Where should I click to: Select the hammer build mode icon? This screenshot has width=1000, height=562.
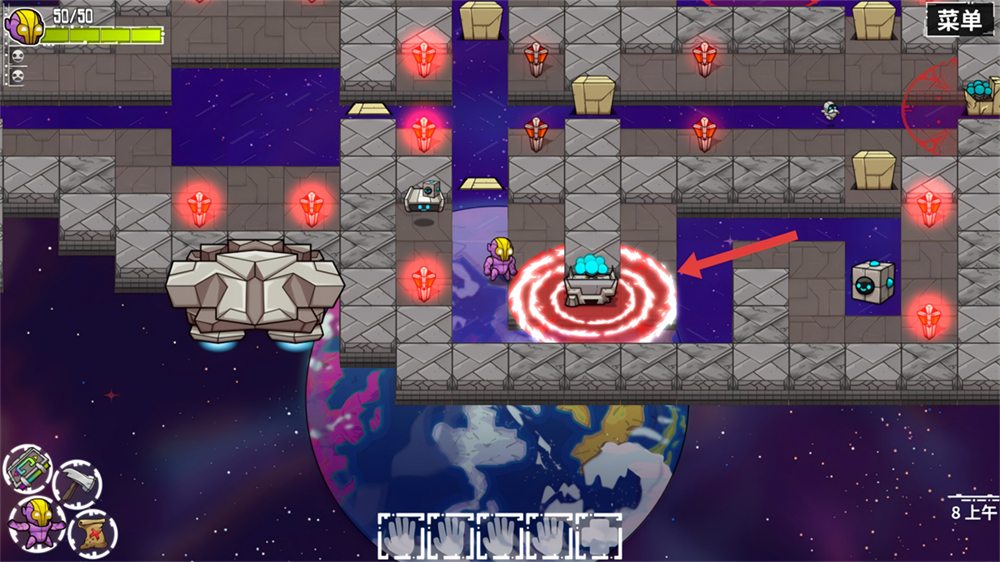click(77, 484)
